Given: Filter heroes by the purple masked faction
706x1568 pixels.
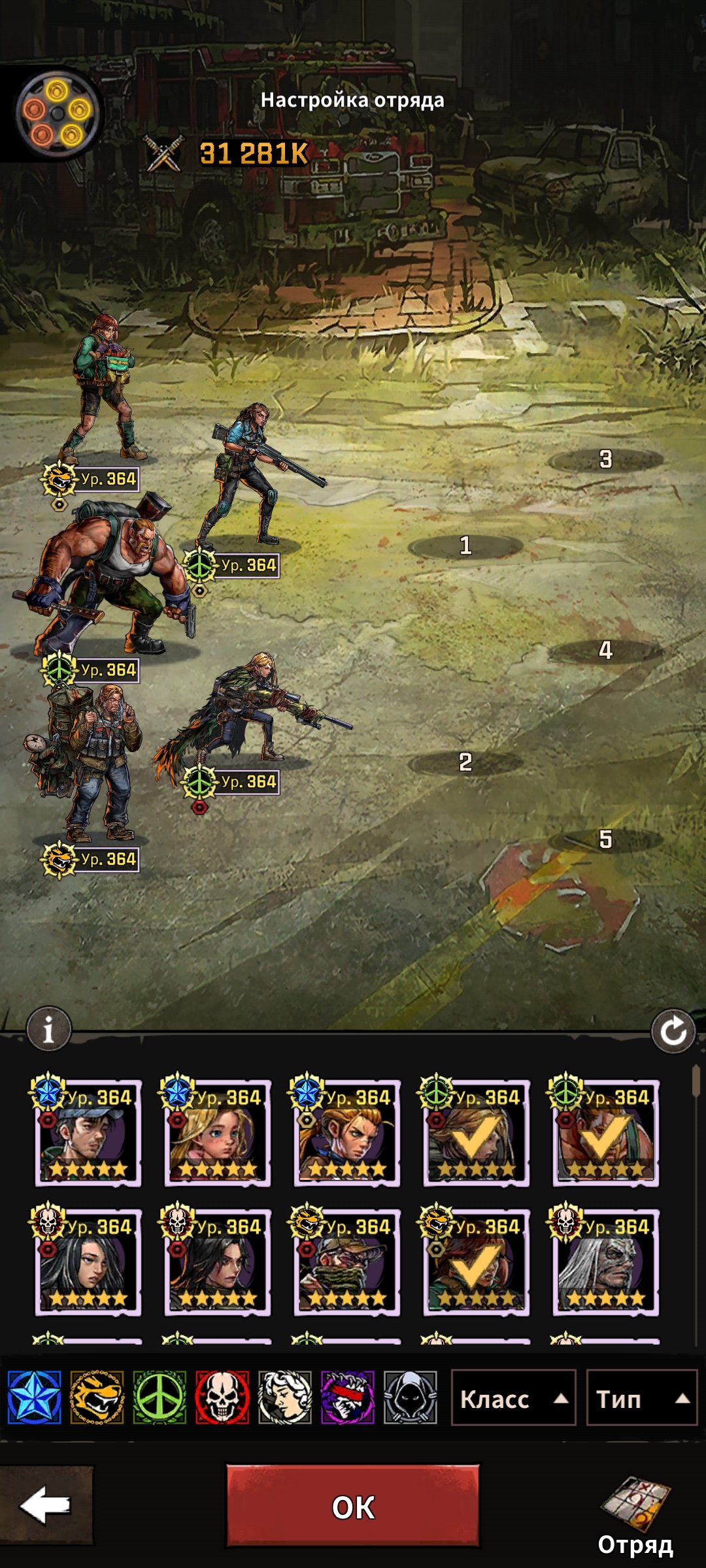Looking at the screenshot, I should [348, 1398].
